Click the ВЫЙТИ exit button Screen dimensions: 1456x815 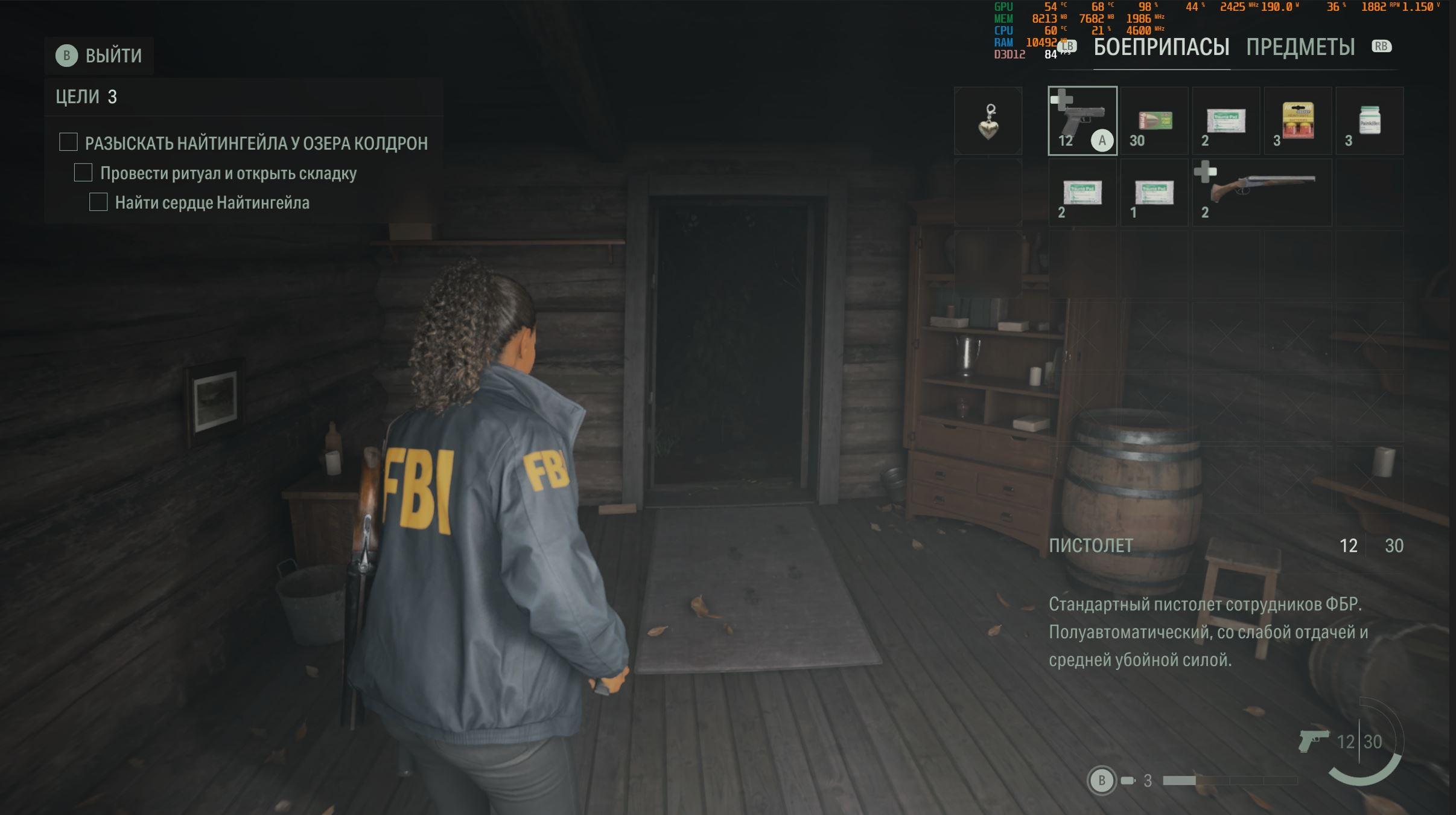[x=100, y=56]
